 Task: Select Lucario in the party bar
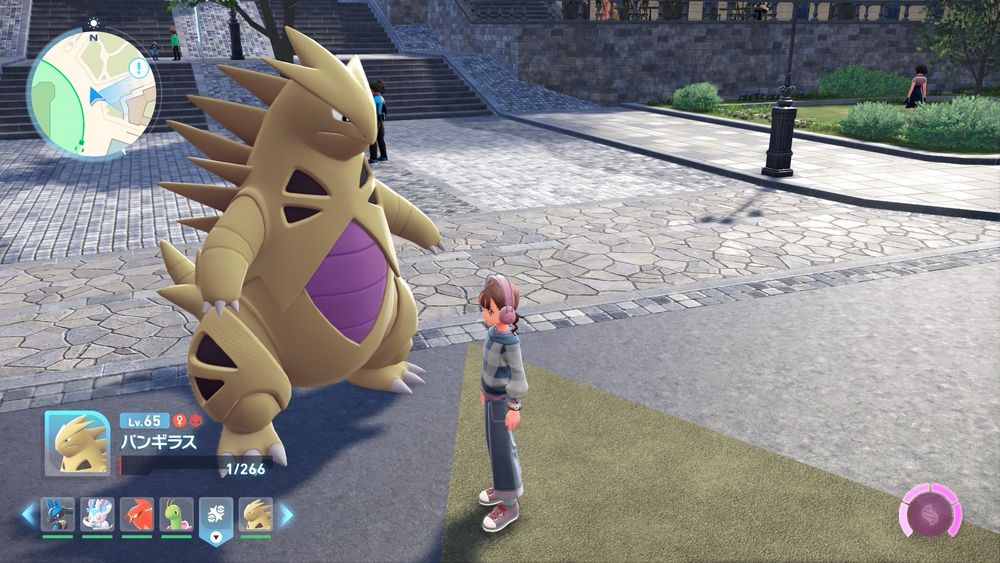pyautogui.click(x=57, y=514)
